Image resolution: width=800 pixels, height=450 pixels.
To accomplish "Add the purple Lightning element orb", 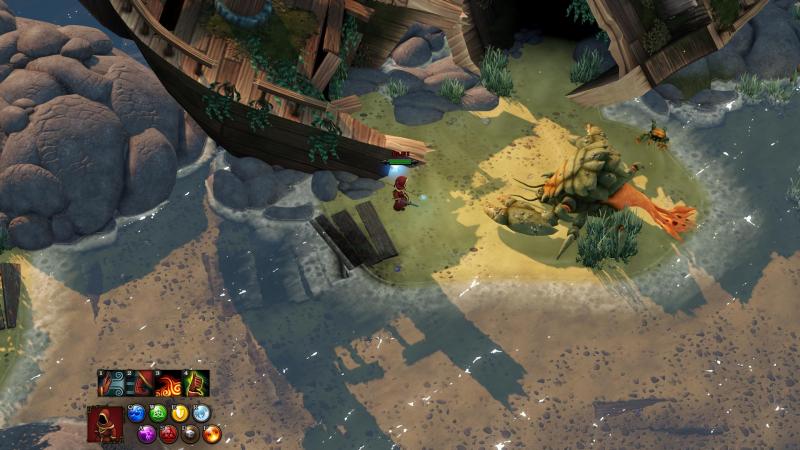I will pos(147,433).
